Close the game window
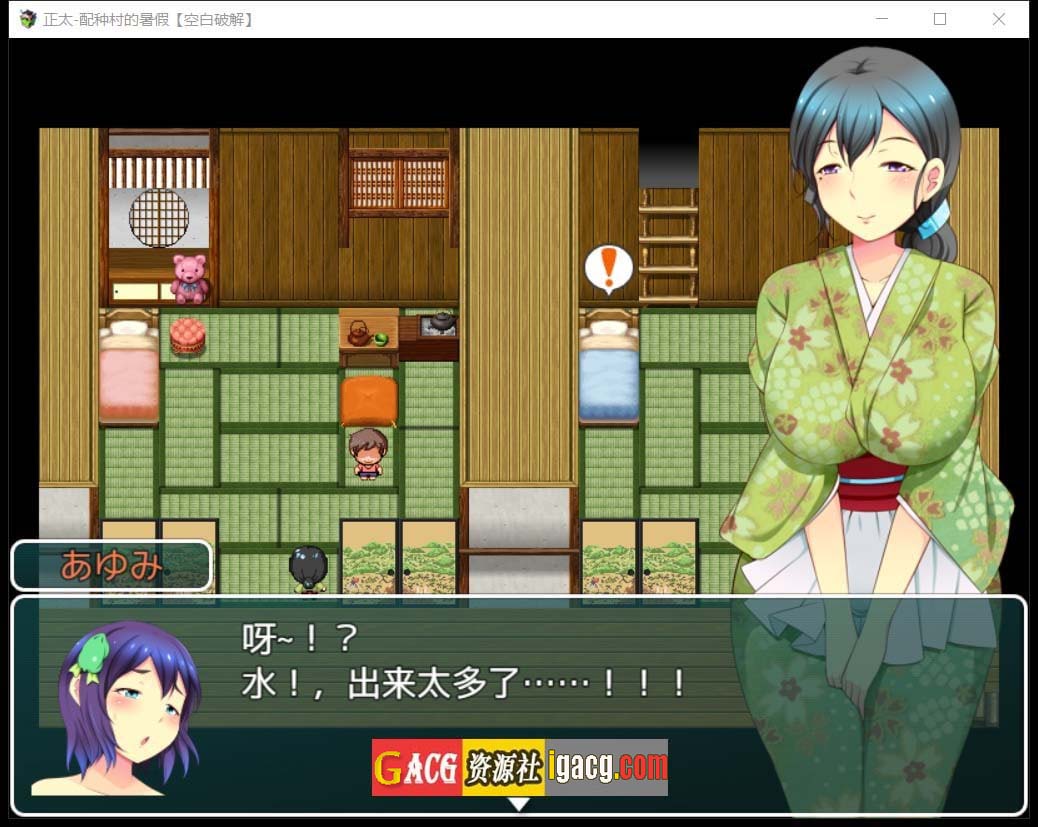 point(998,19)
